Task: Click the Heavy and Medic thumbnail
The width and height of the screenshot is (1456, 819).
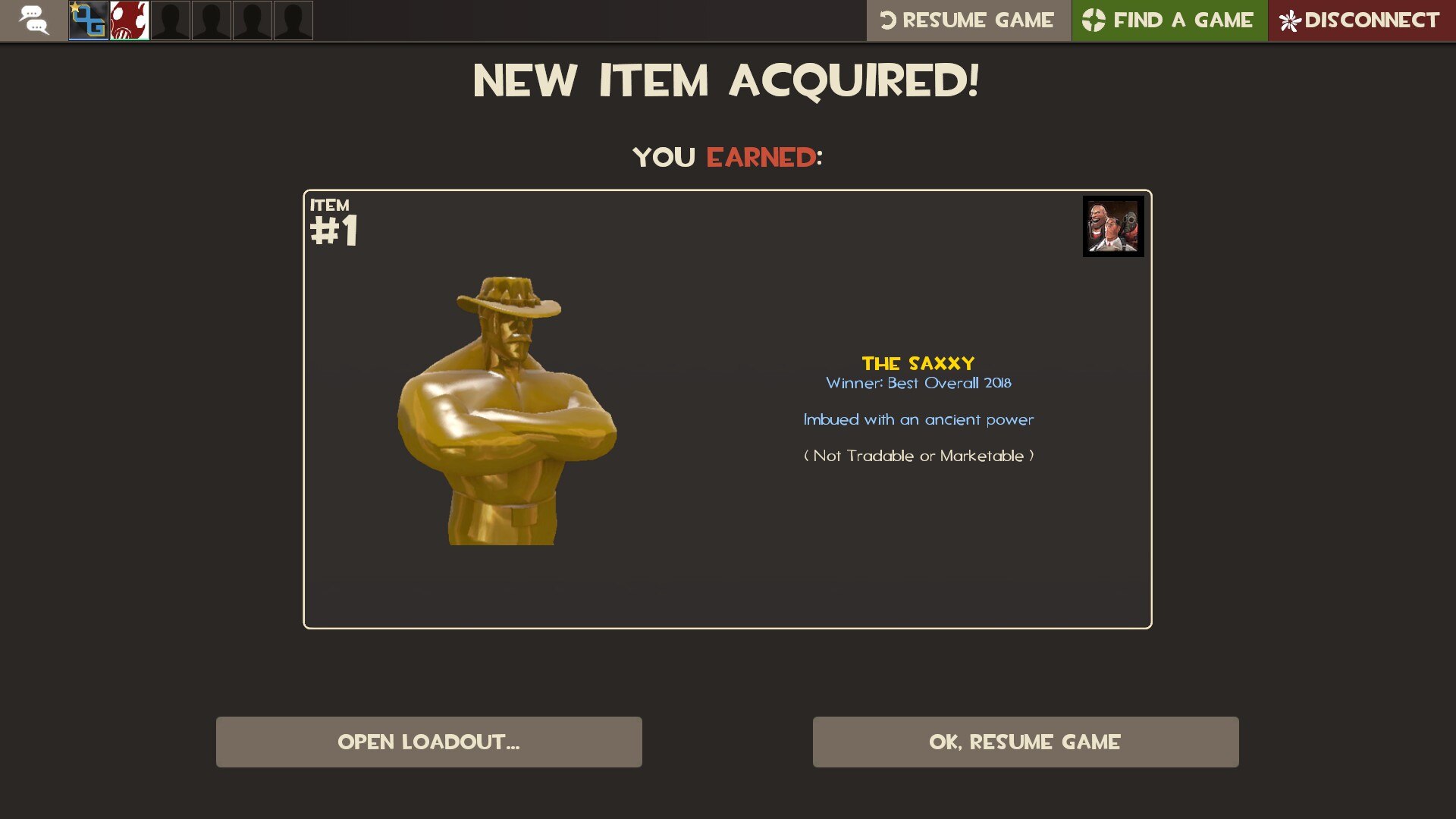Action: click(1112, 227)
